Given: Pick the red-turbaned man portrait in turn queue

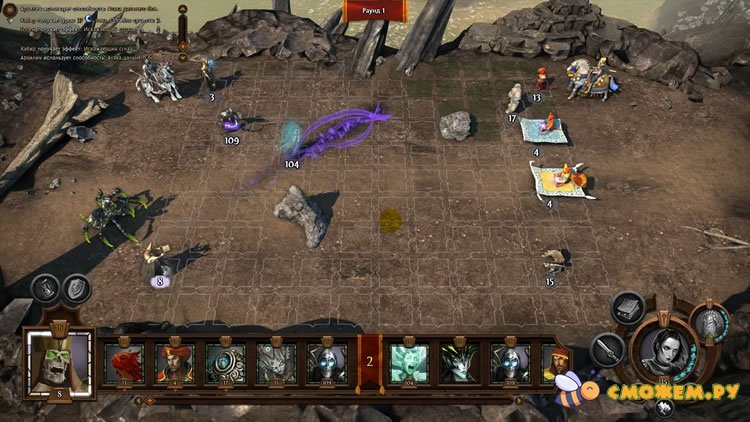Looking at the screenshot, I should click(x=174, y=362).
